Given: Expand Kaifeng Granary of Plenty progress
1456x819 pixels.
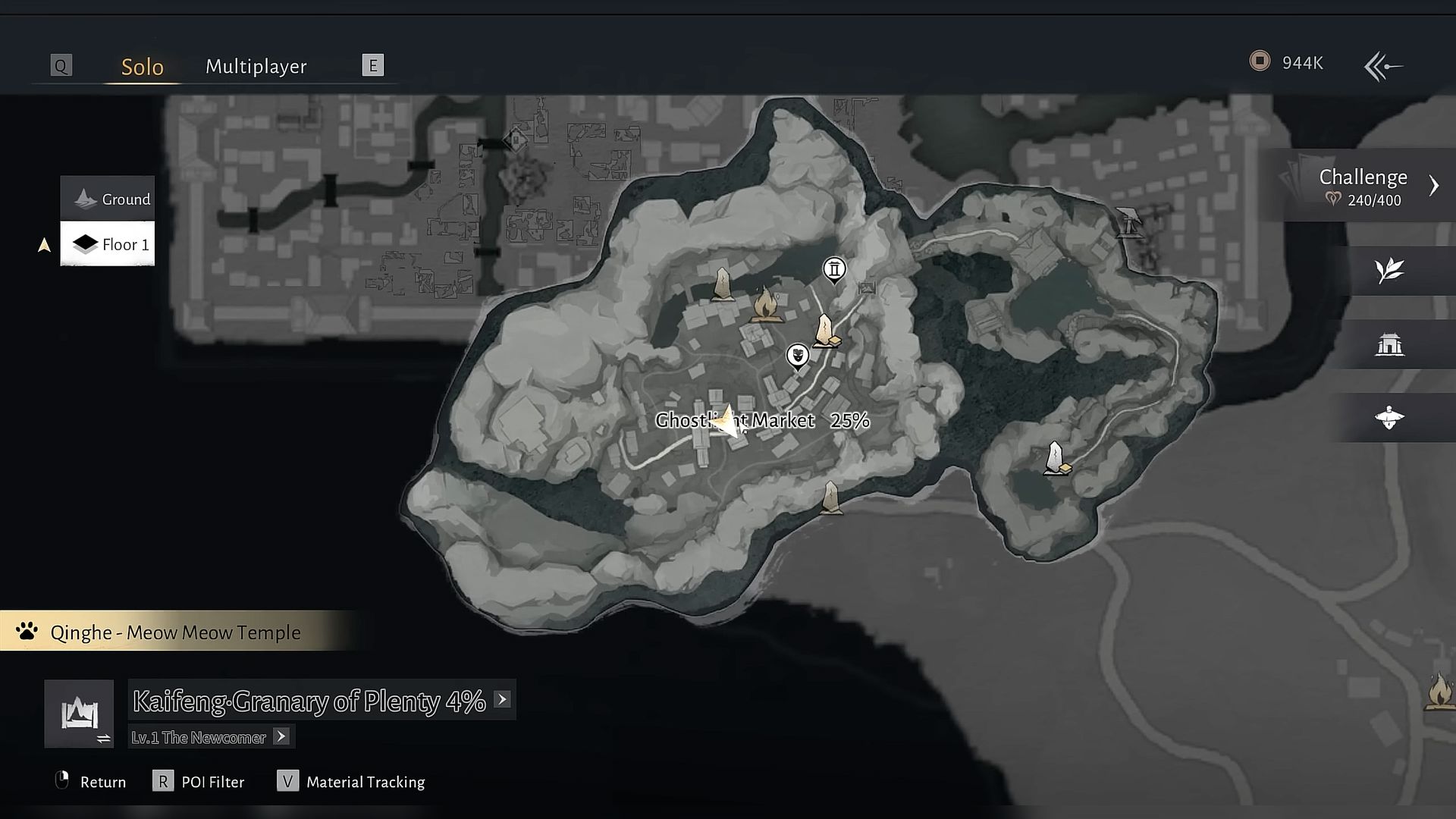Looking at the screenshot, I should pyautogui.click(x=502, y=699).
